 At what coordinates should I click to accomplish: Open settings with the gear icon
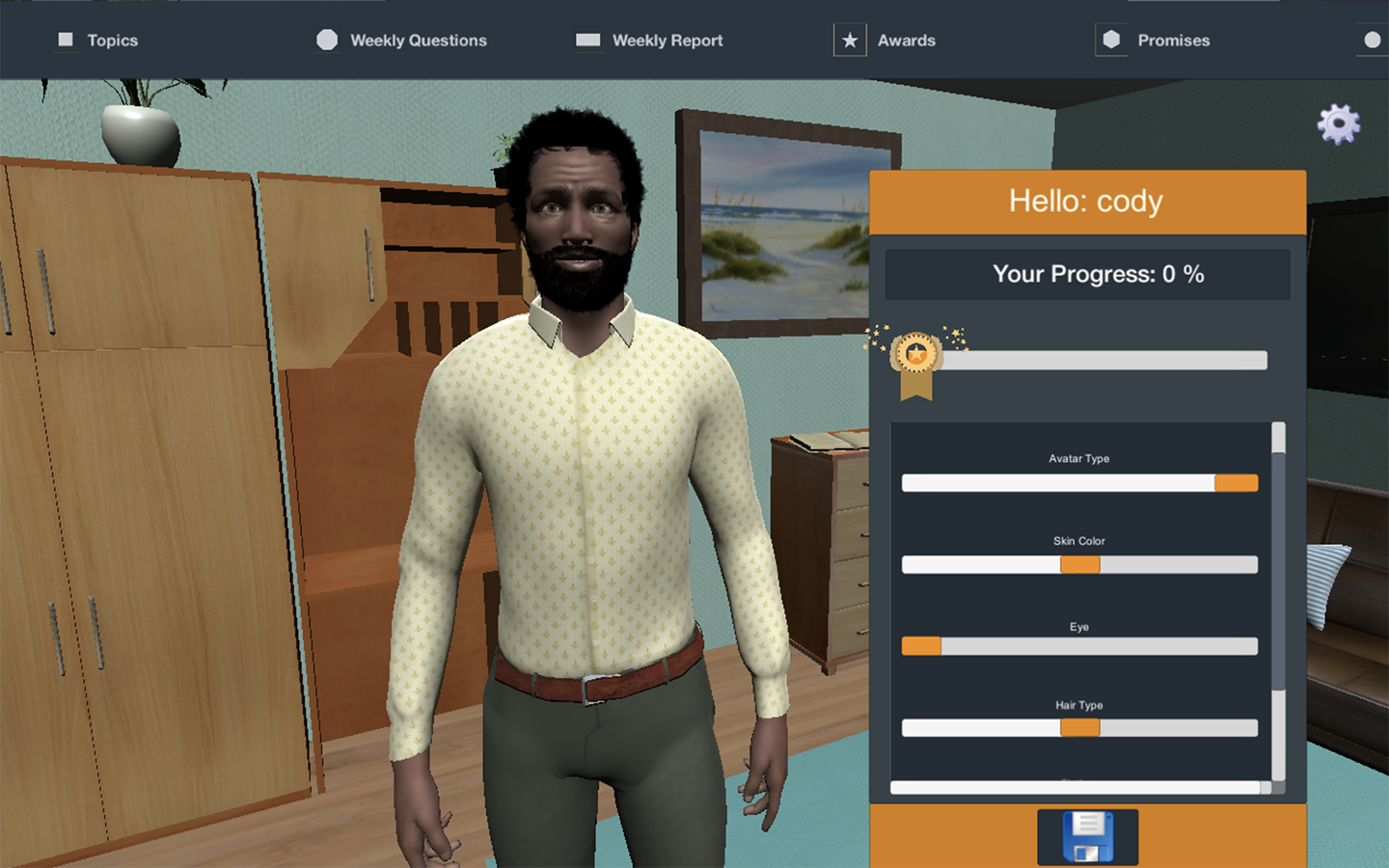[1338, 124]
